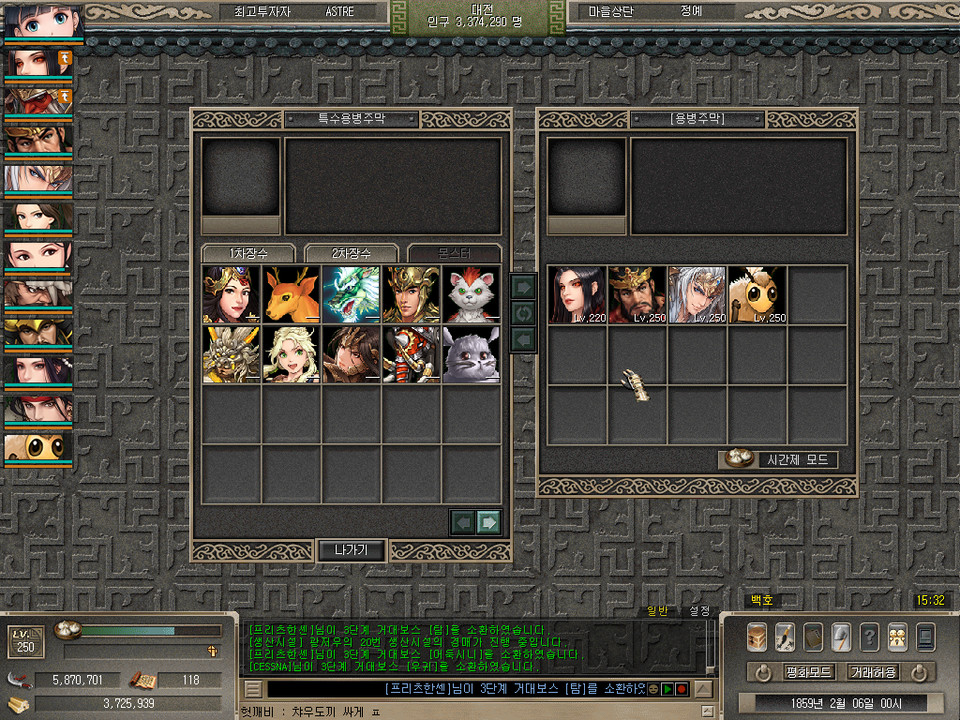Pick the white cat with red mohawk
This screenshot has width=960, height=720.
click(x=471, y=294)
